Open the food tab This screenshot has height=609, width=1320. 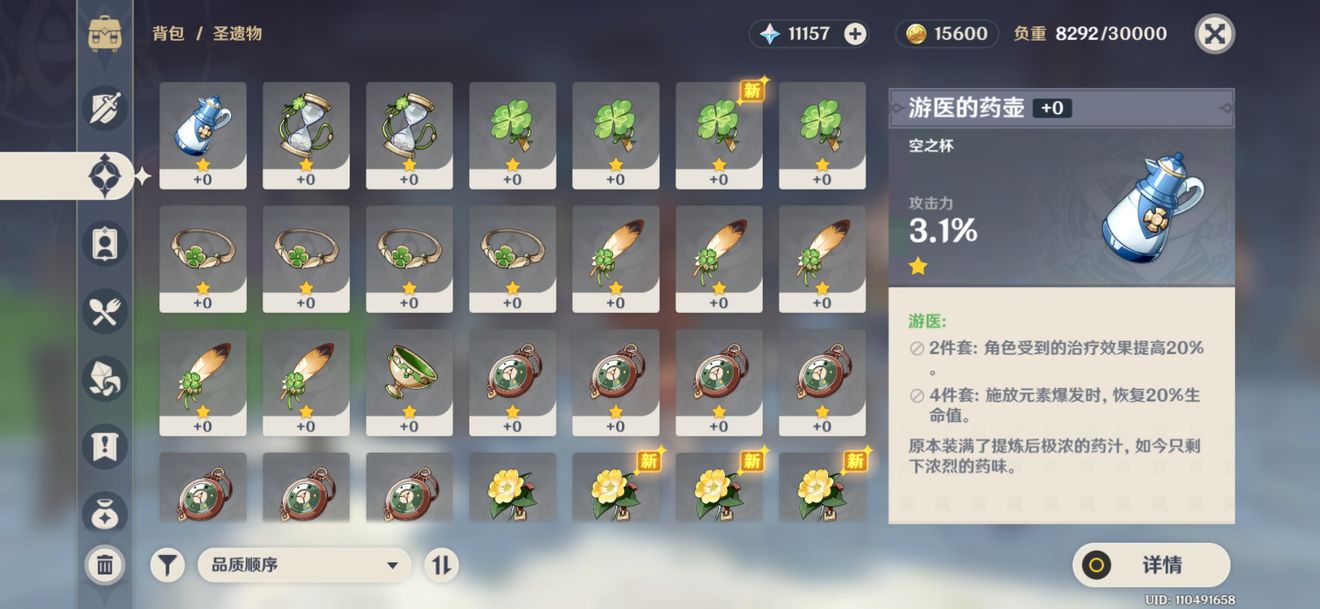(105, 313)
